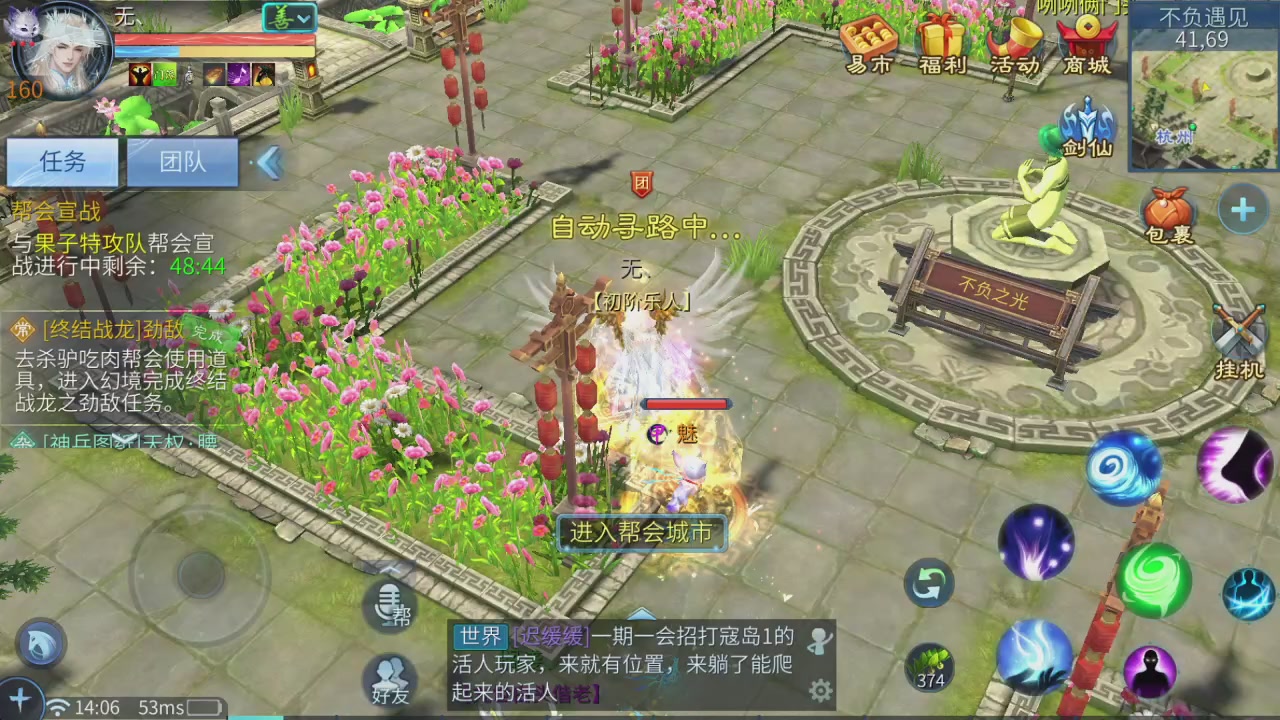Switch to the 任务 quest tab
The height and width of the screenshot is (720, 1280).
coord(62,162)
